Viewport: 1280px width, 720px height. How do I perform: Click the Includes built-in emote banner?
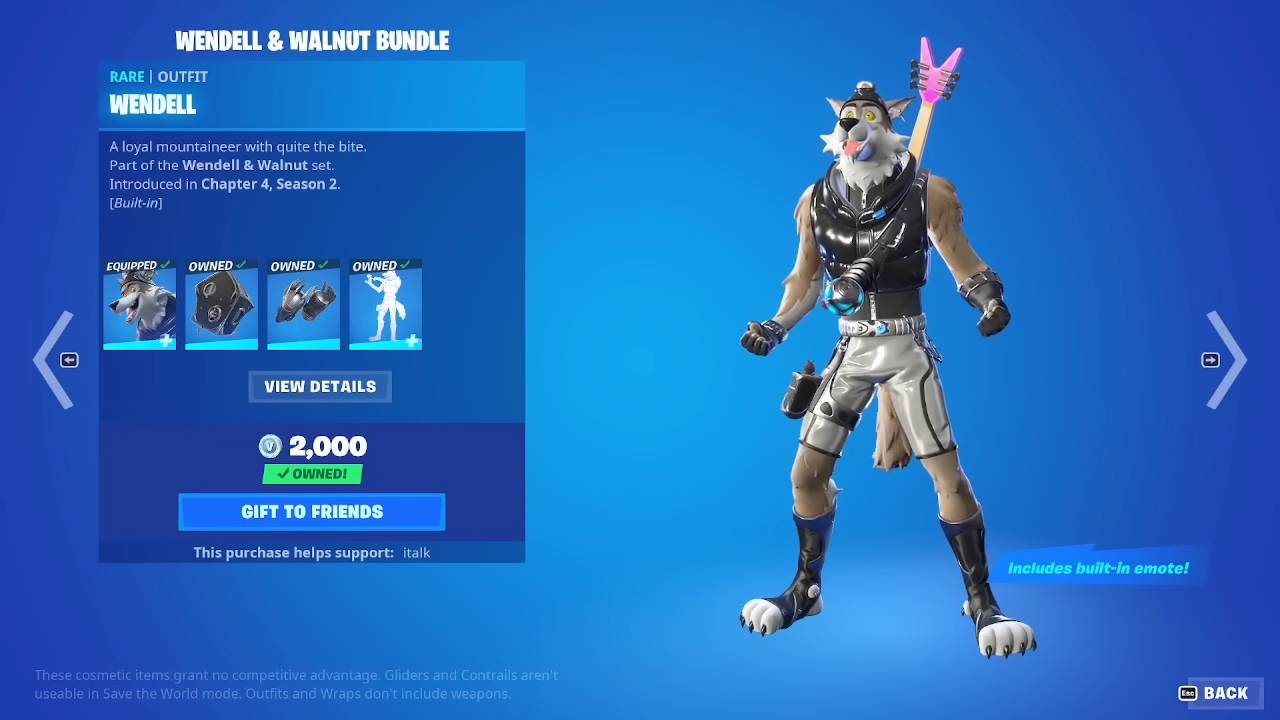pyautogui.click(x=1097, y=567)
